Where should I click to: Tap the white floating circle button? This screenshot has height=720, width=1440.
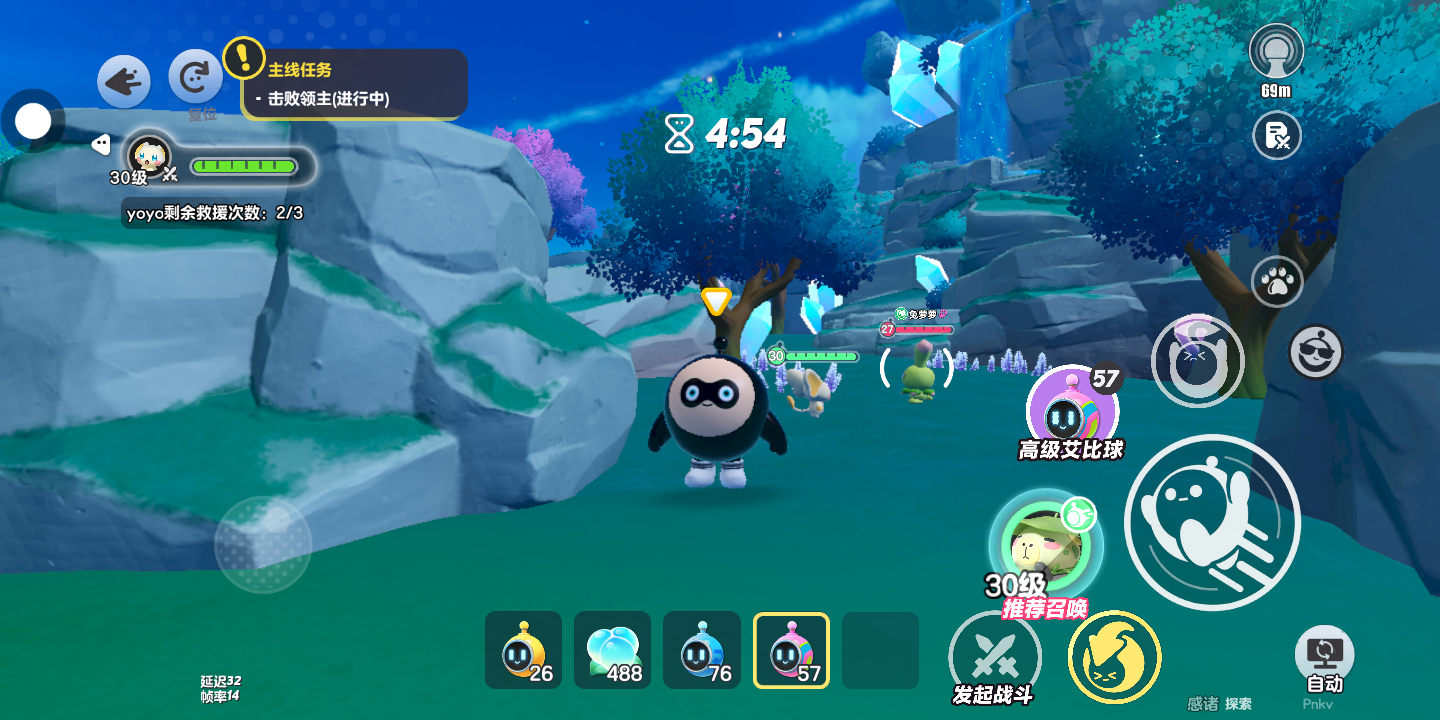pyautogui.click(x=33, y=122)
